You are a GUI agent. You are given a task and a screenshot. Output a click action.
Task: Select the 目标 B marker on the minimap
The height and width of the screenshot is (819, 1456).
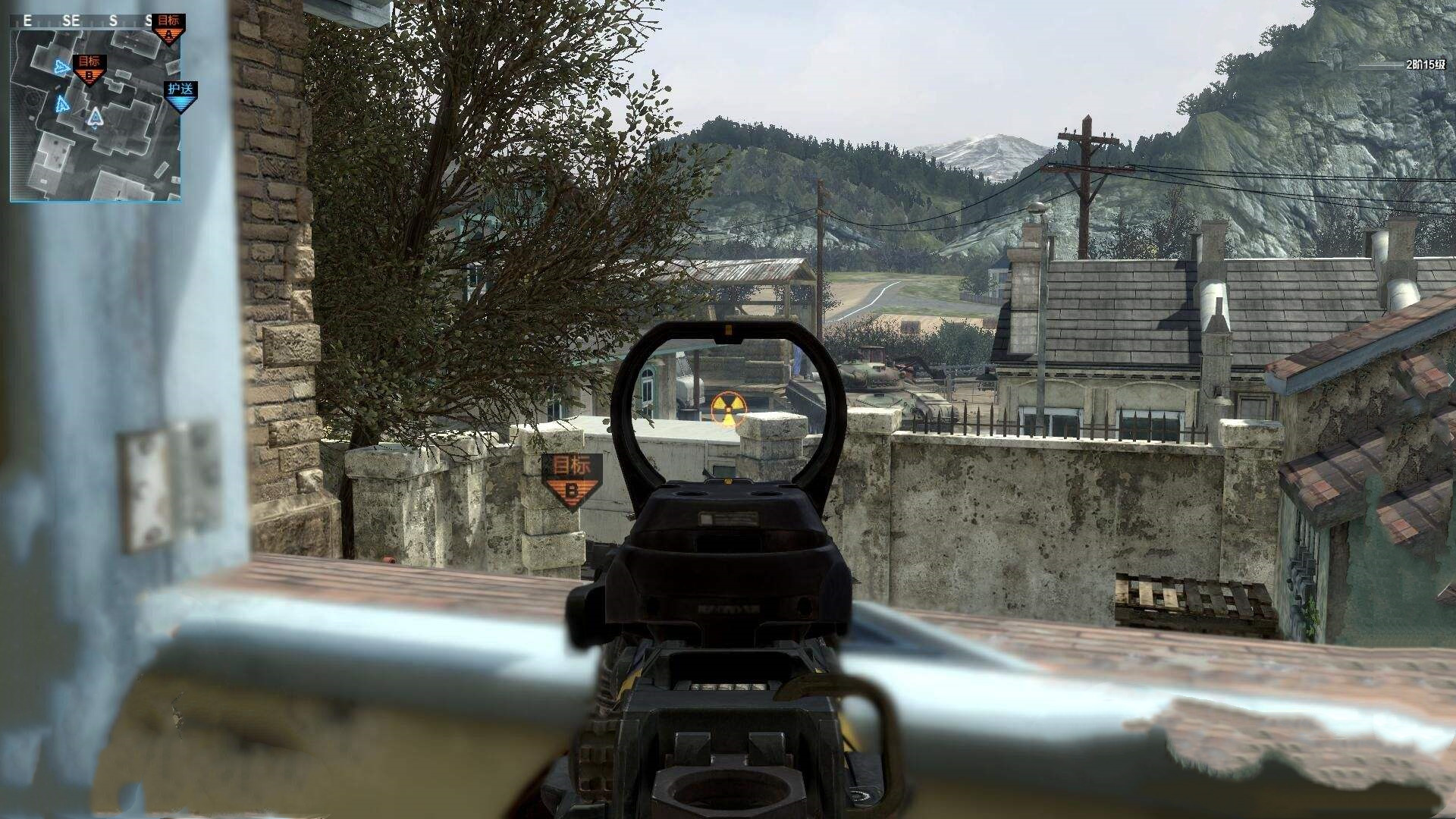pyautogui.click(x=89, y=69)
